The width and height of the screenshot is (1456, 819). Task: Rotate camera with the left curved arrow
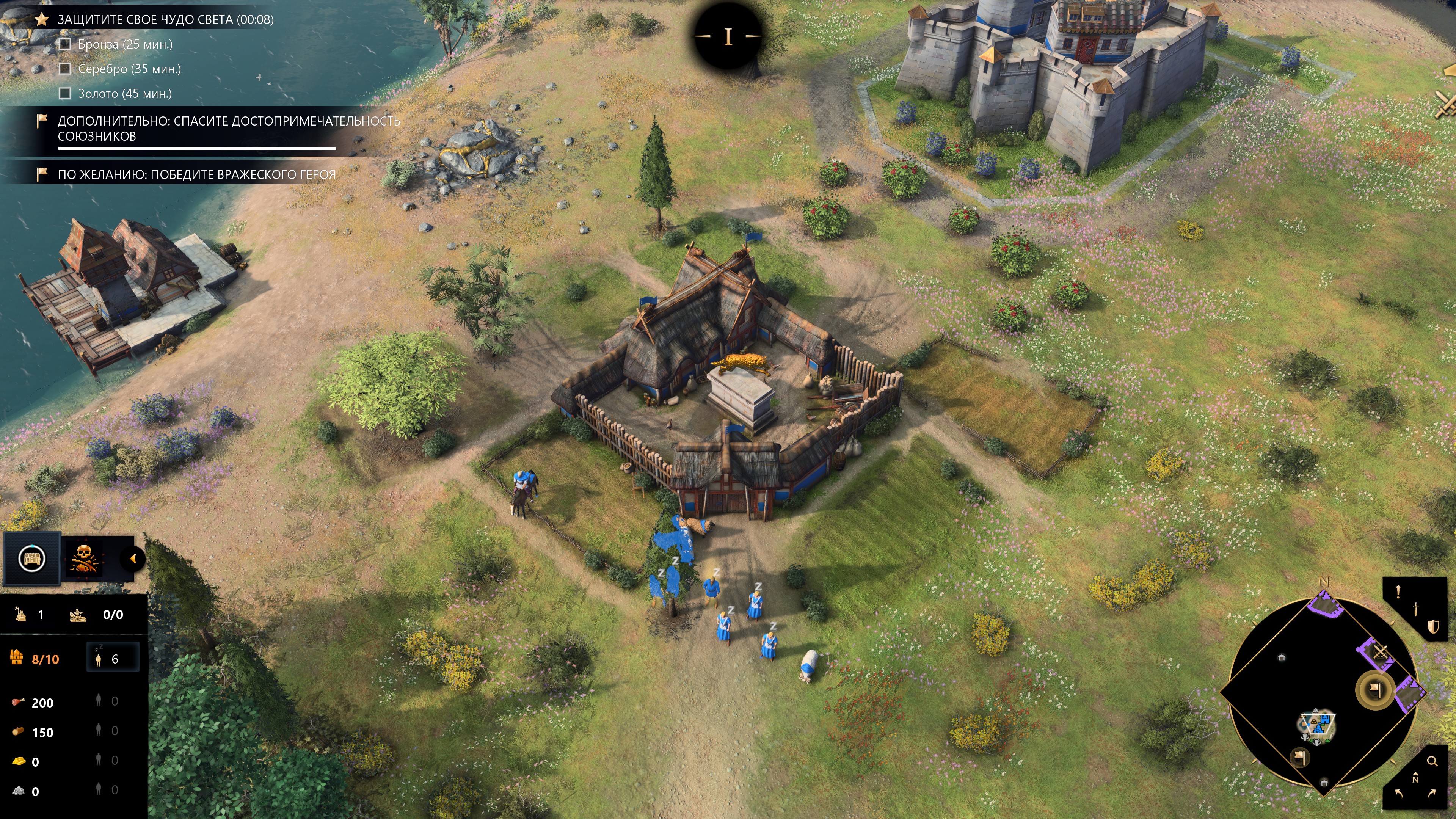pos(1399,794)
